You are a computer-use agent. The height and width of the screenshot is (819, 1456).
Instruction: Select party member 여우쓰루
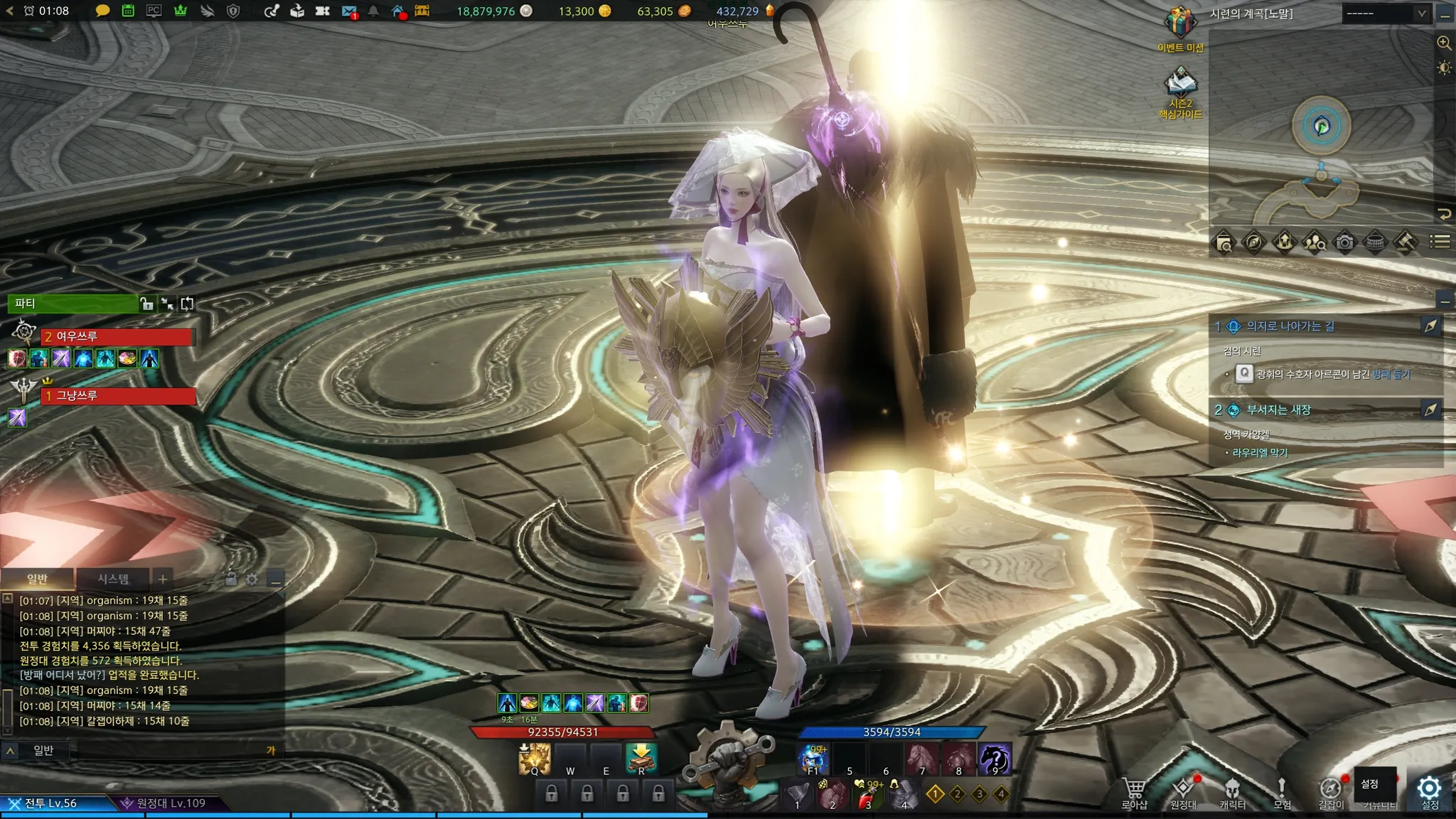coord(117,336)
